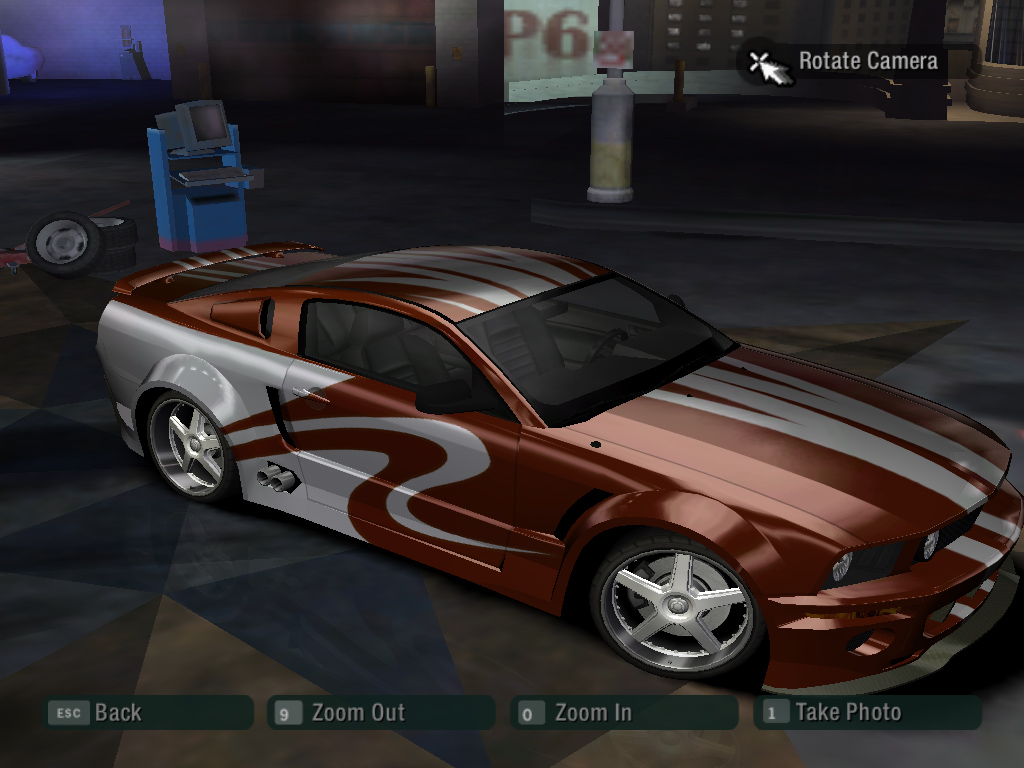Image resolution: width=1024 pixels, height=768 pixels.
Task: Activate the Take Photo button
Action: point(868,713)
